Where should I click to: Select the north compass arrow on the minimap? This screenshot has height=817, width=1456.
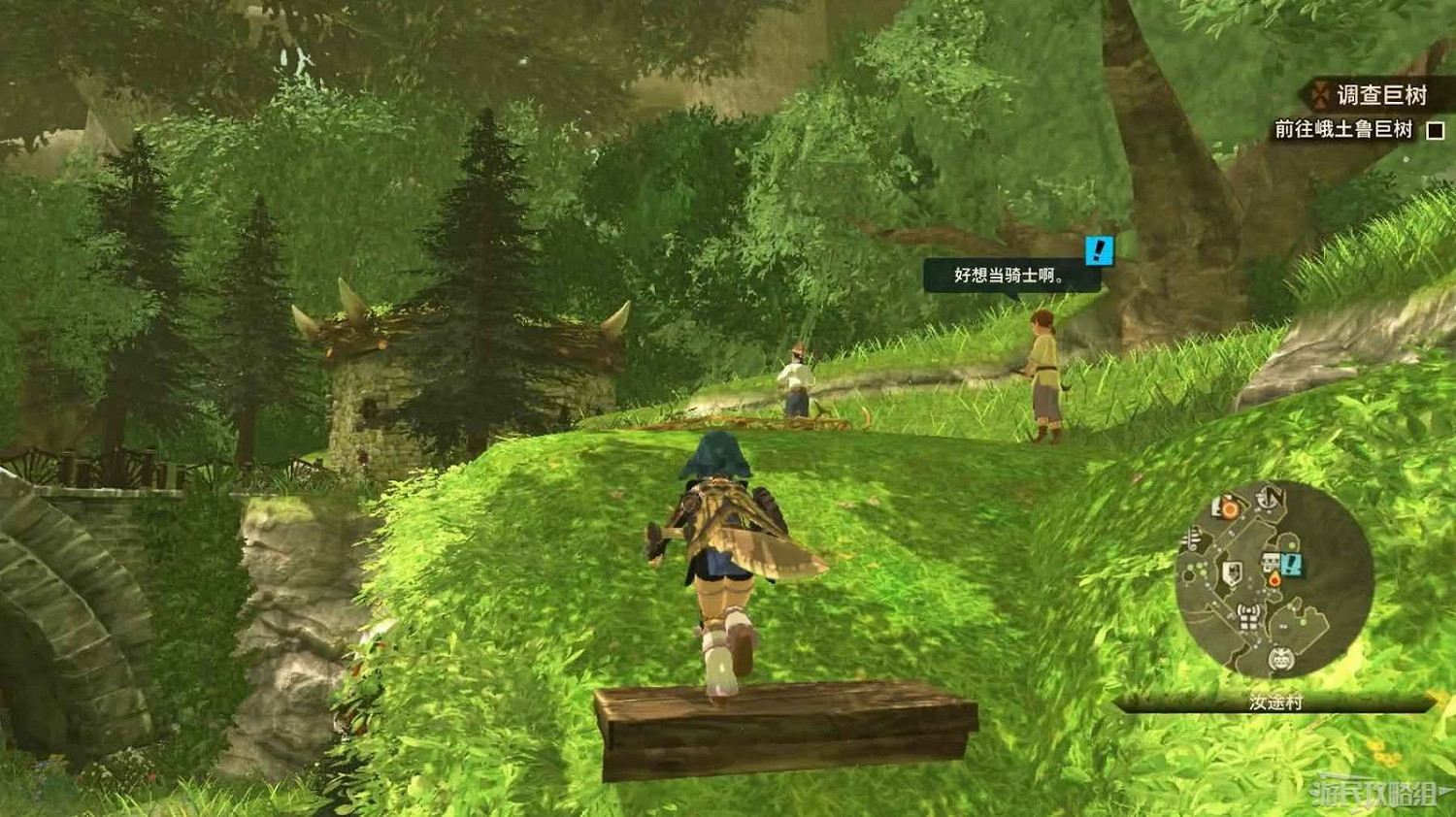coord(1268,499)
